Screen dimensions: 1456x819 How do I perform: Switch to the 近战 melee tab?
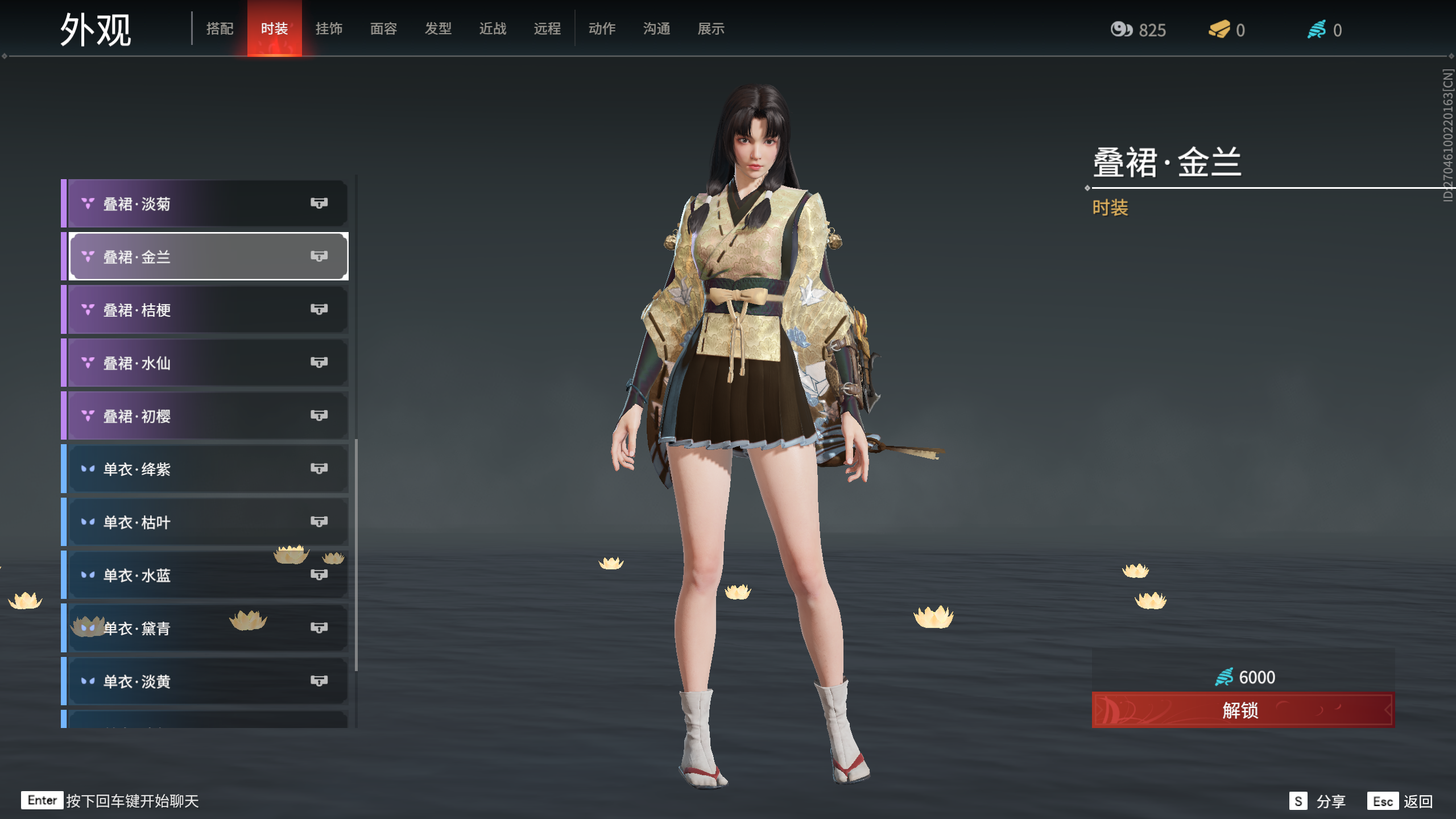click(493, 29)
